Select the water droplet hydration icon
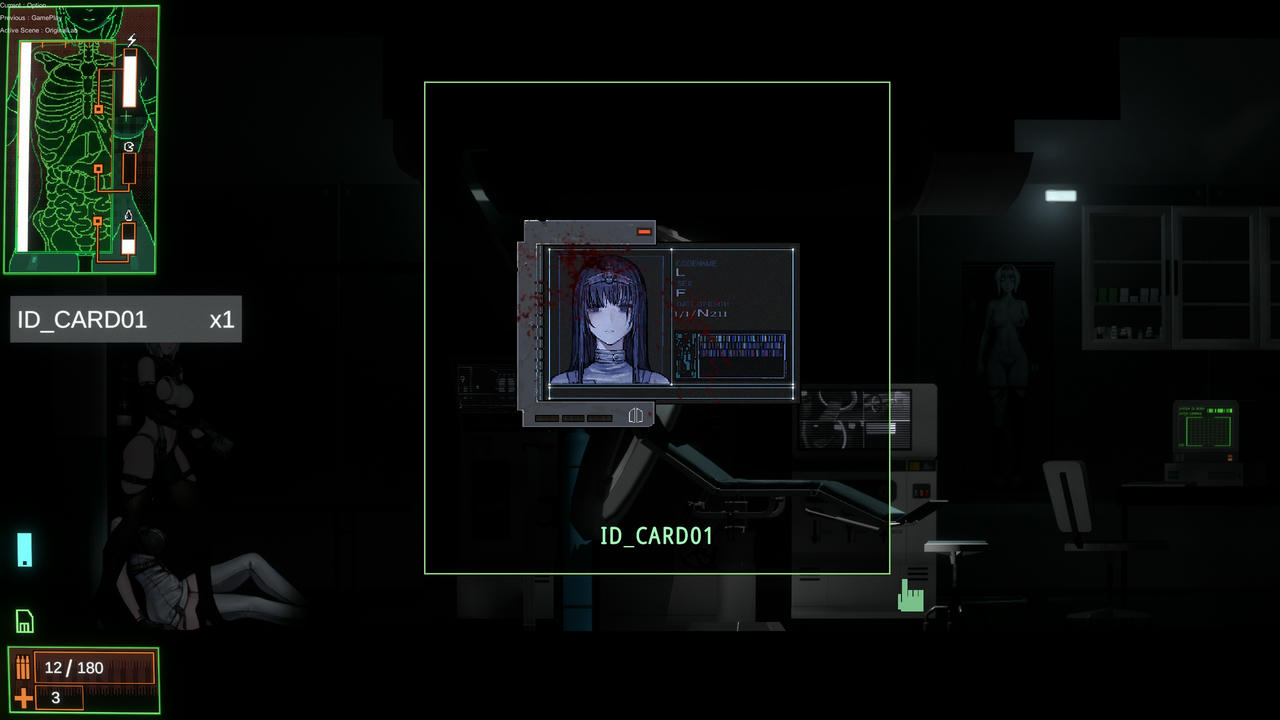Screen dimensions: 1280x720 (x=127, y=214)
